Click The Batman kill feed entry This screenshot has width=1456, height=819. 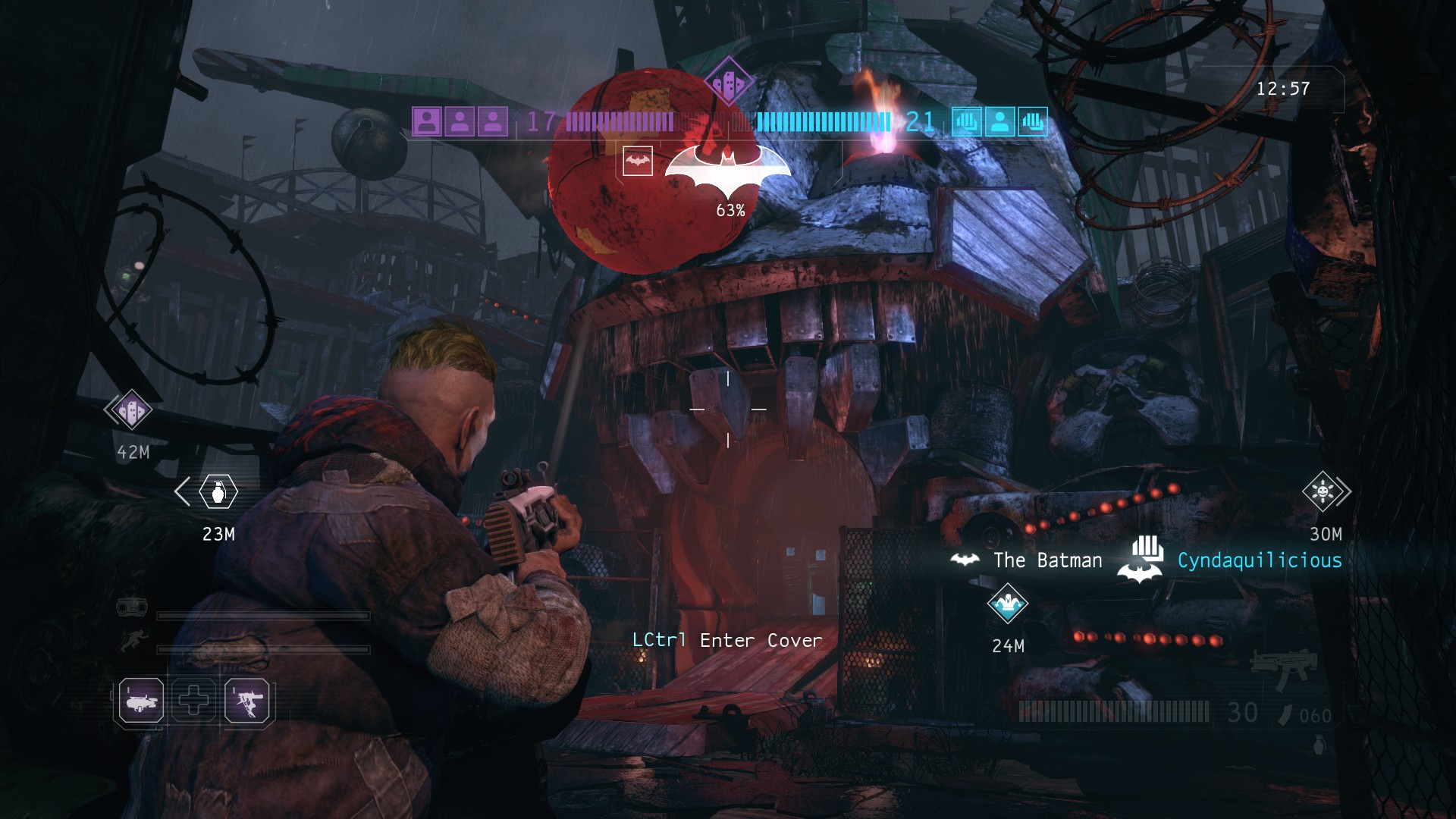point(1047,560)
